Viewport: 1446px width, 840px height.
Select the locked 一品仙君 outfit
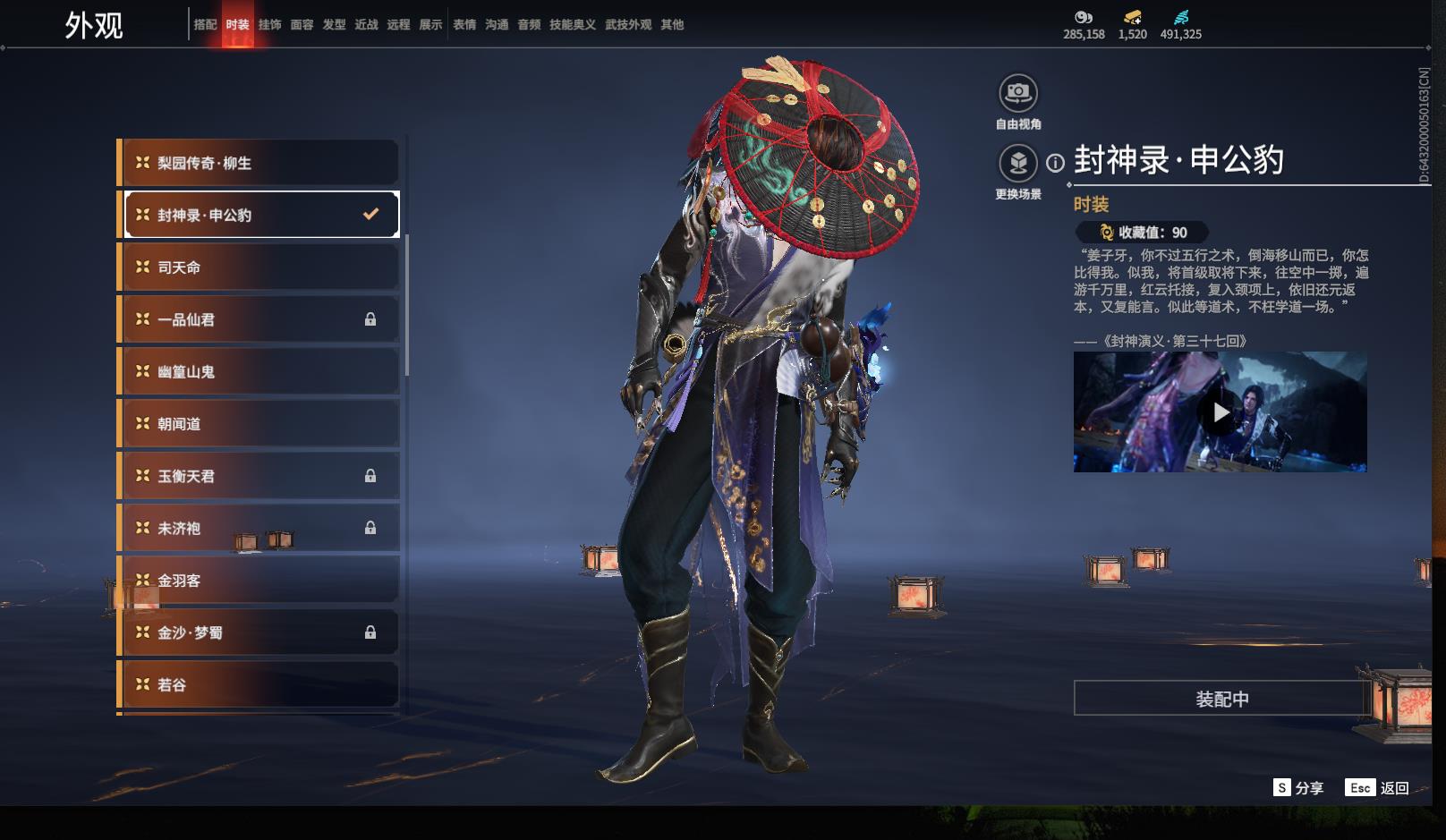[259, 319]
